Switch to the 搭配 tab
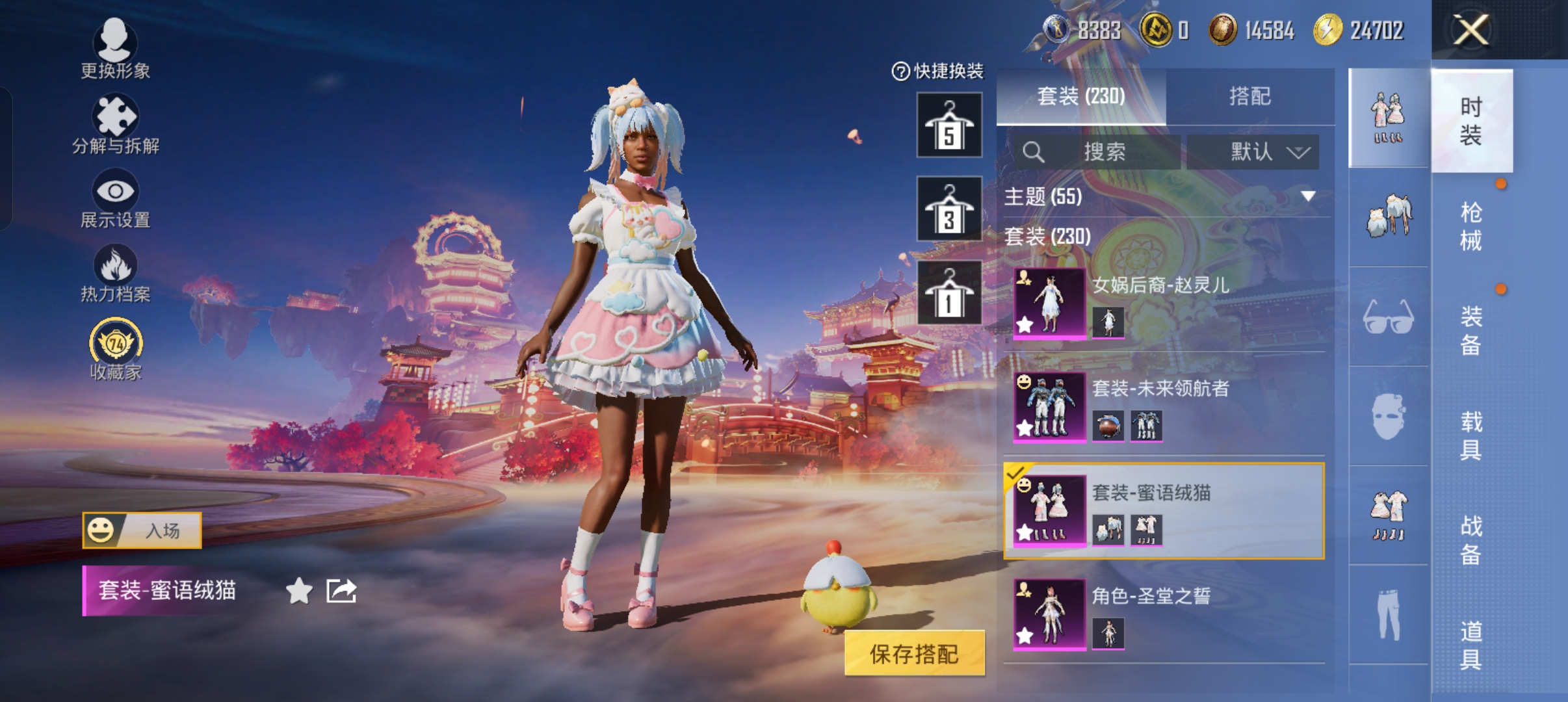The height and width of the screenshot is (702, 1568). [1249, 96]
